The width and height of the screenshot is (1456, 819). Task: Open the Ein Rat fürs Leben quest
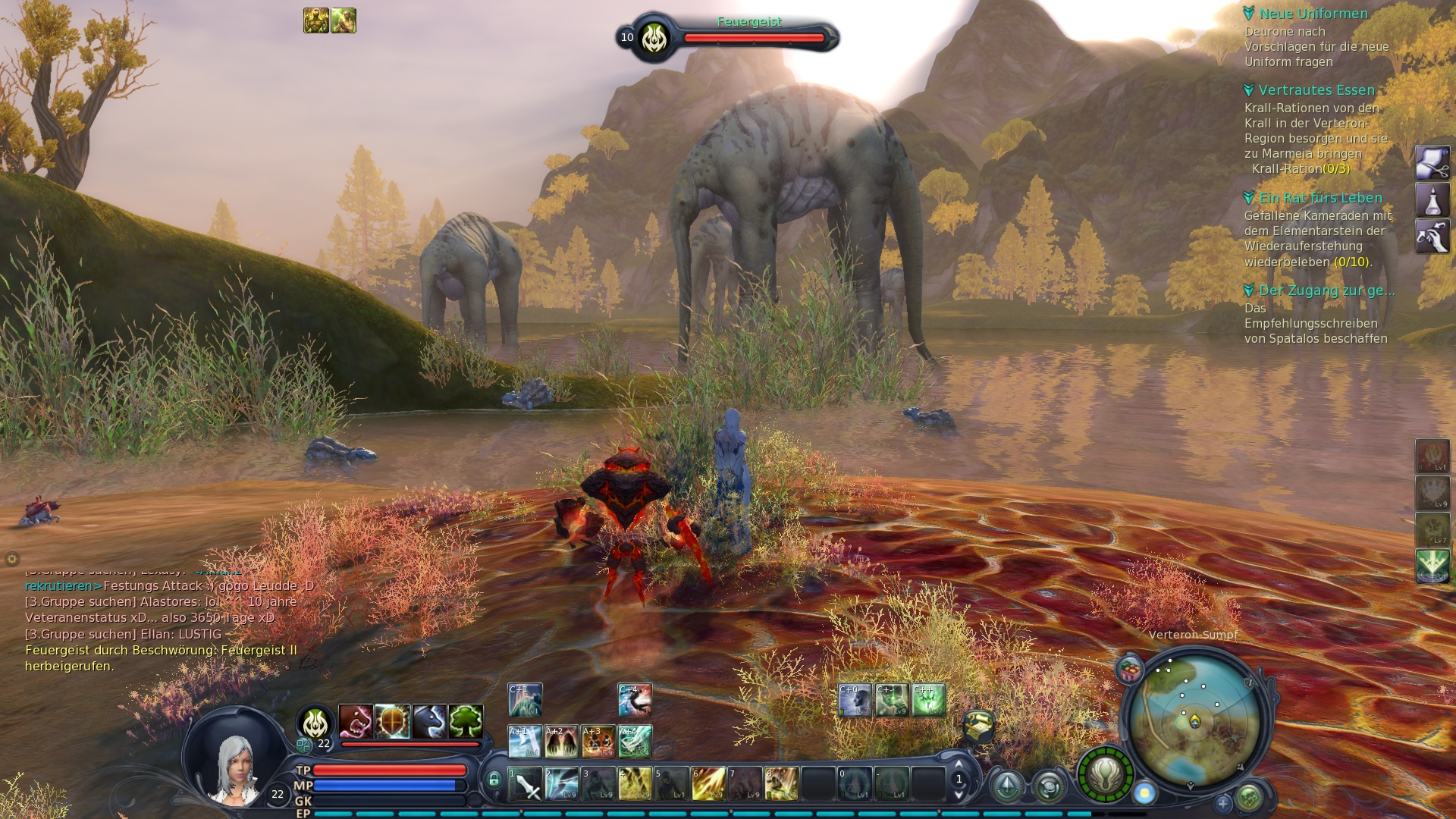coord(1320,198)
